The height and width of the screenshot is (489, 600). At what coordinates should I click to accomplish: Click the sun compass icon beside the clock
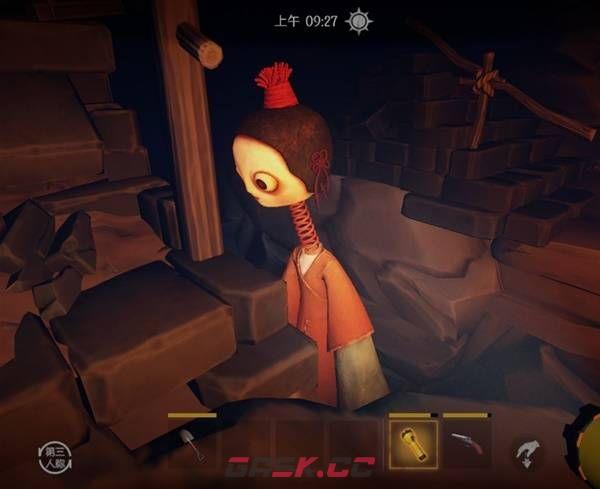pos(359,21)
